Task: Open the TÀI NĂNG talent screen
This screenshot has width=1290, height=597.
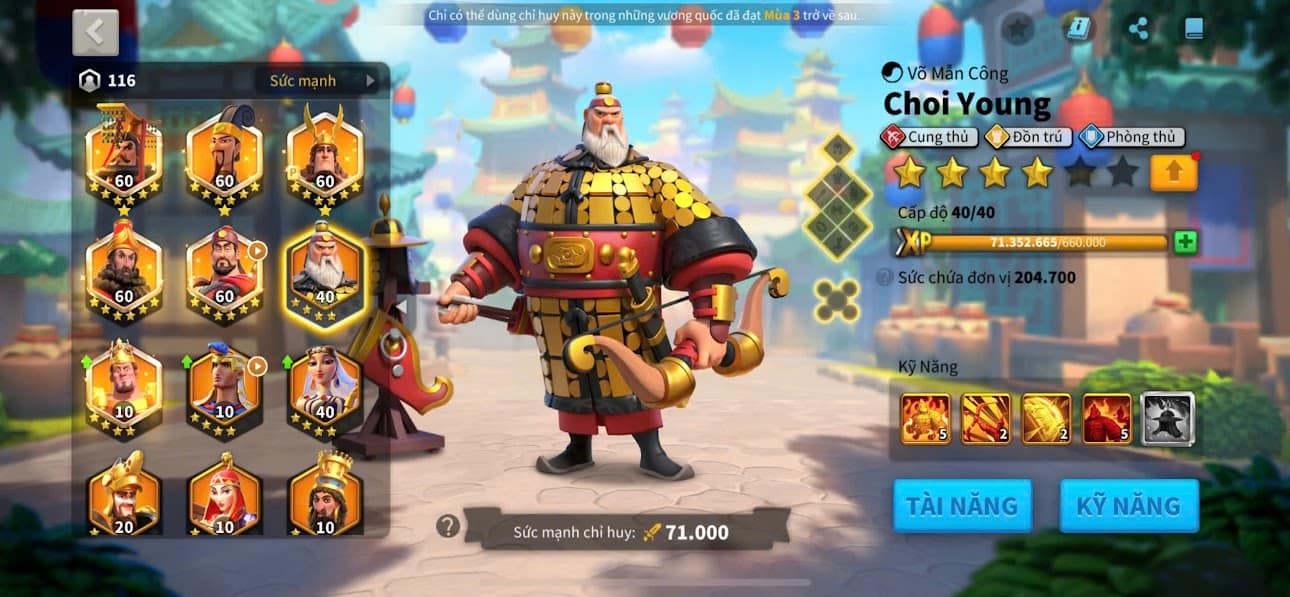Action: tap(961, 505)
